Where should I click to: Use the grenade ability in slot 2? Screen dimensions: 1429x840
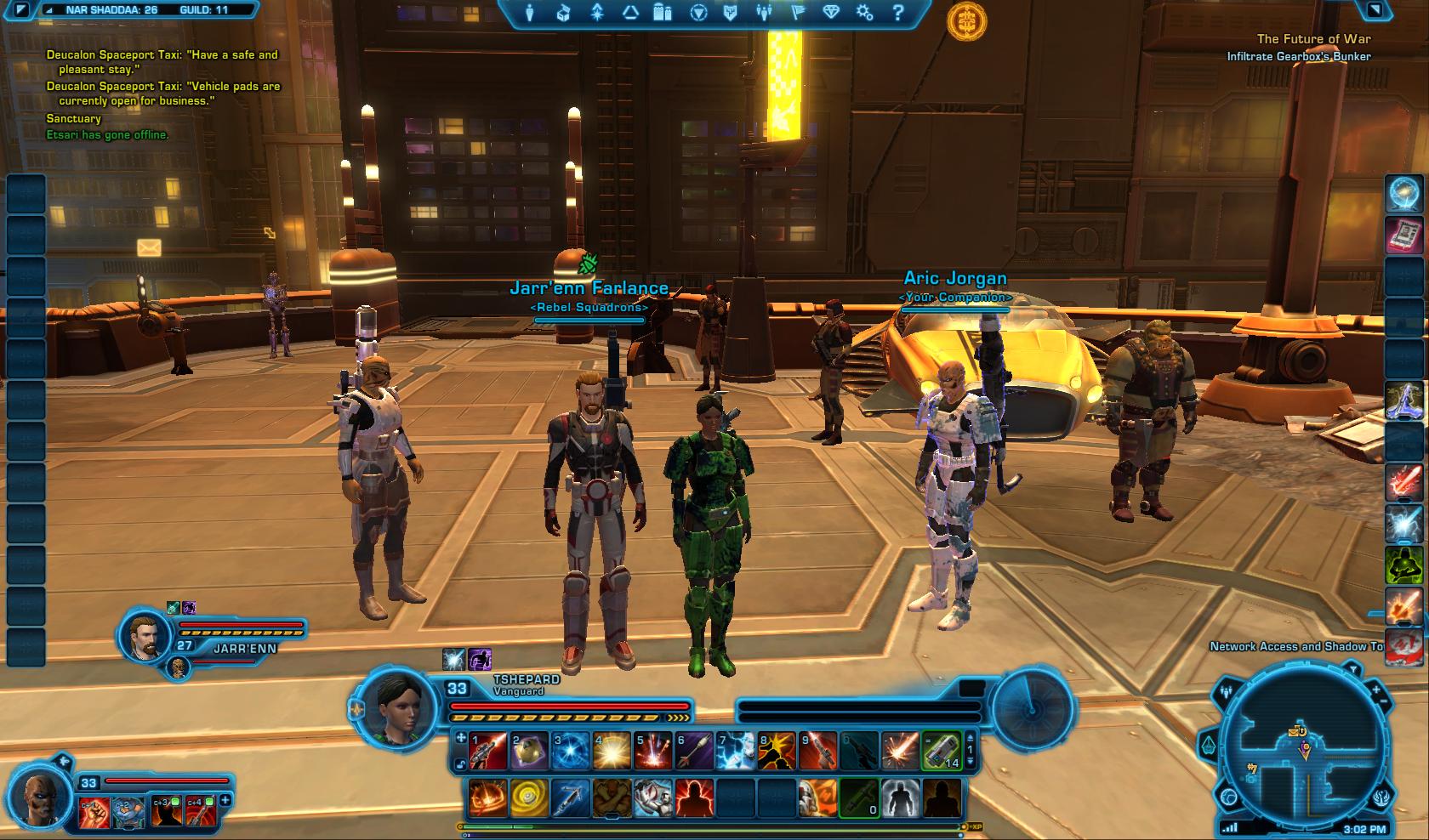pyautogui.click(x=528, y=752)
